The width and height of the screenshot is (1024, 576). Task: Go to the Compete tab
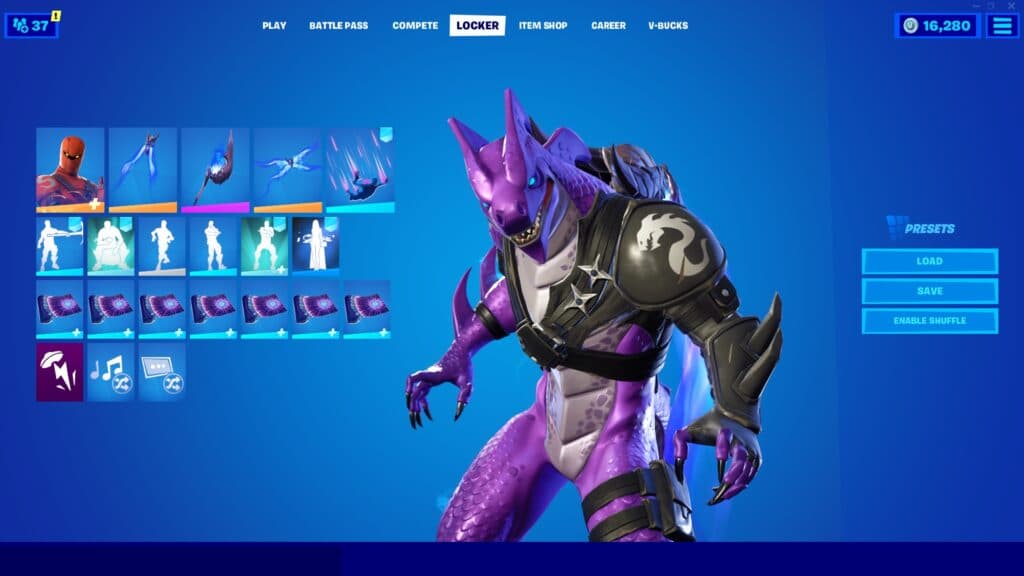point(415,26)
